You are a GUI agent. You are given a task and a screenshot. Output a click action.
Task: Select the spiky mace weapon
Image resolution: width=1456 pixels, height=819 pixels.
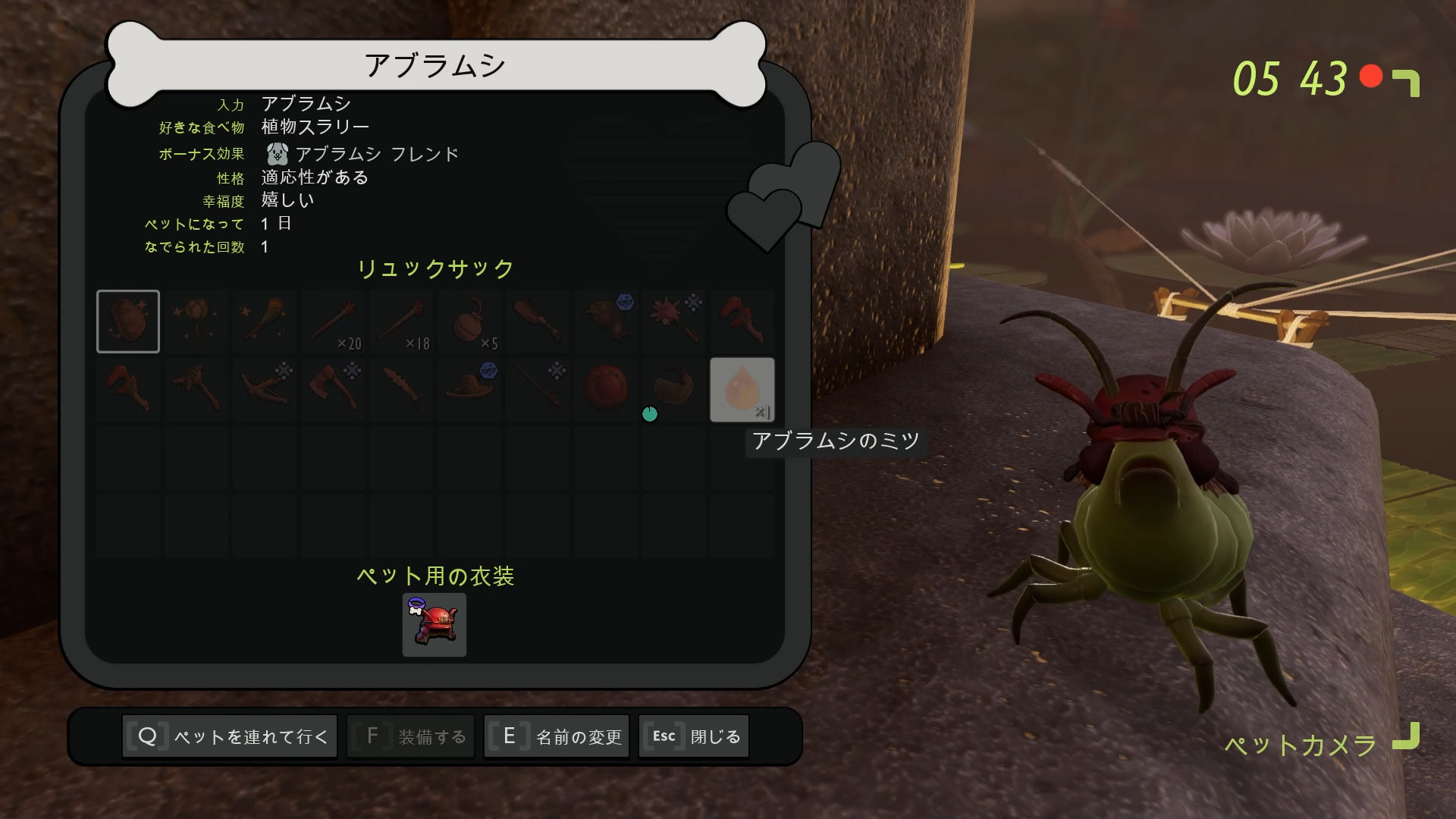pyautogui.click(x=673, y=321)
